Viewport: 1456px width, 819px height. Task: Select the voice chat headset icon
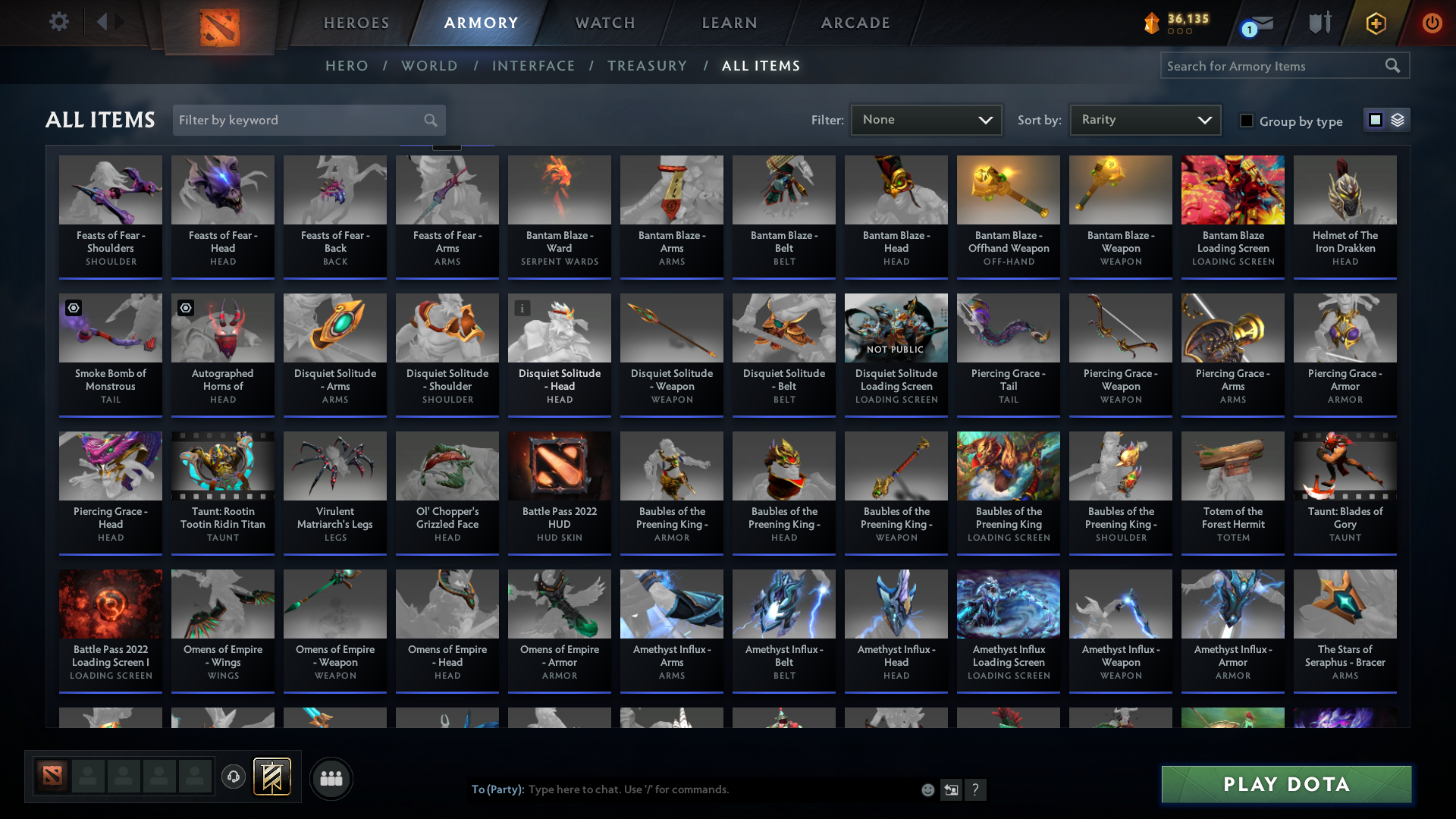point(234,777)
